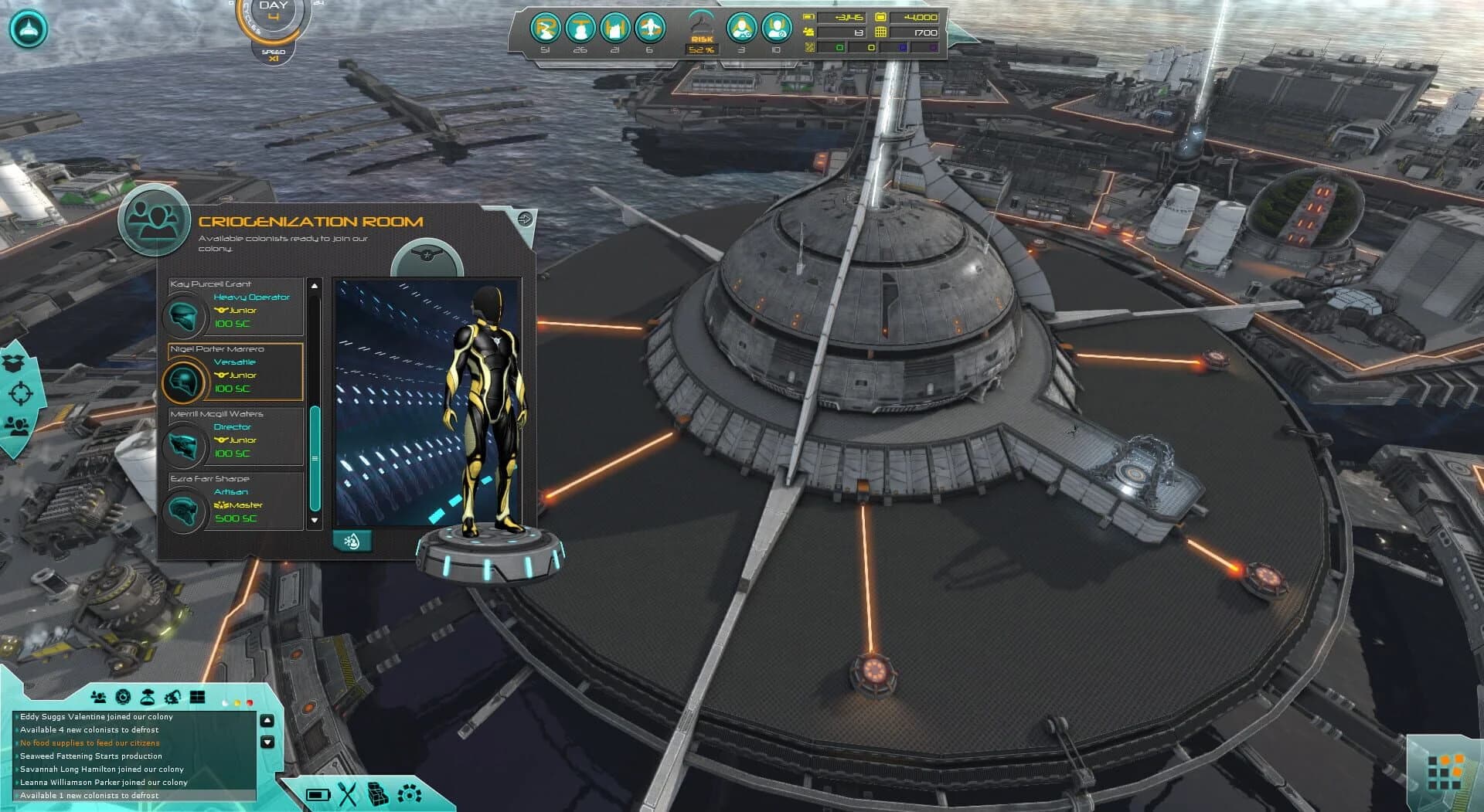Image resolution: width=1484 pixels, height=812 pixels.
Task: Switch to the colonists category in notification toolbar
Action: (x=100, y=696)
